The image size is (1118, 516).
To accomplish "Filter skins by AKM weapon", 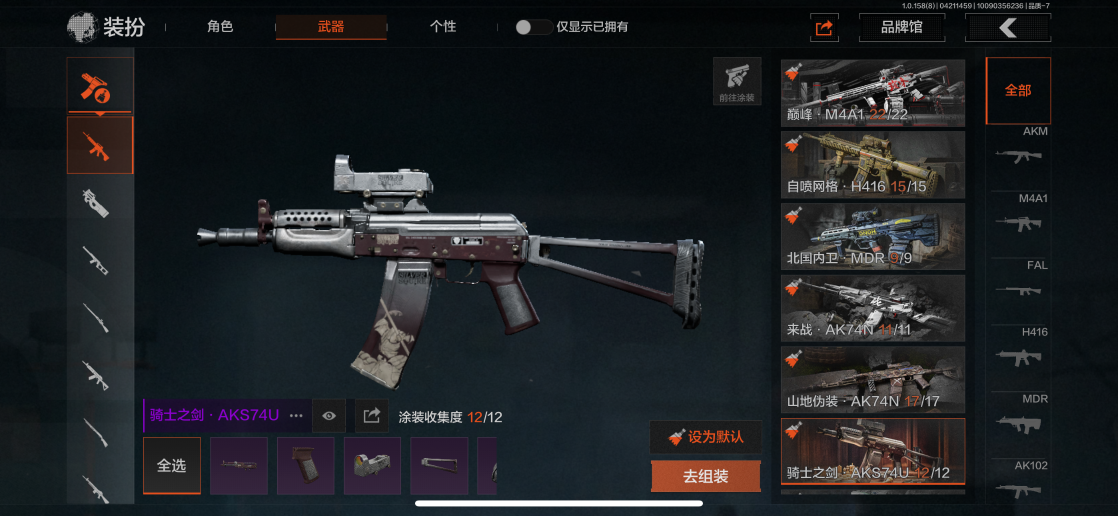I will pos(1020,152).
